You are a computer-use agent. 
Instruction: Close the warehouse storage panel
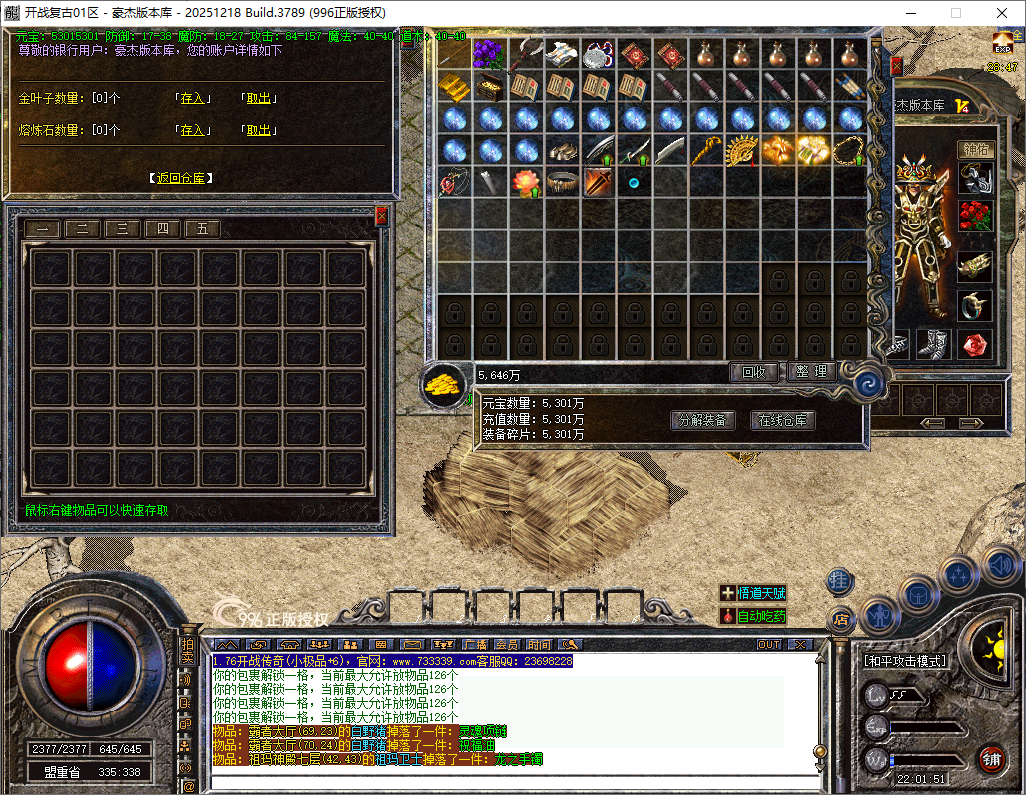coord(381,215)
